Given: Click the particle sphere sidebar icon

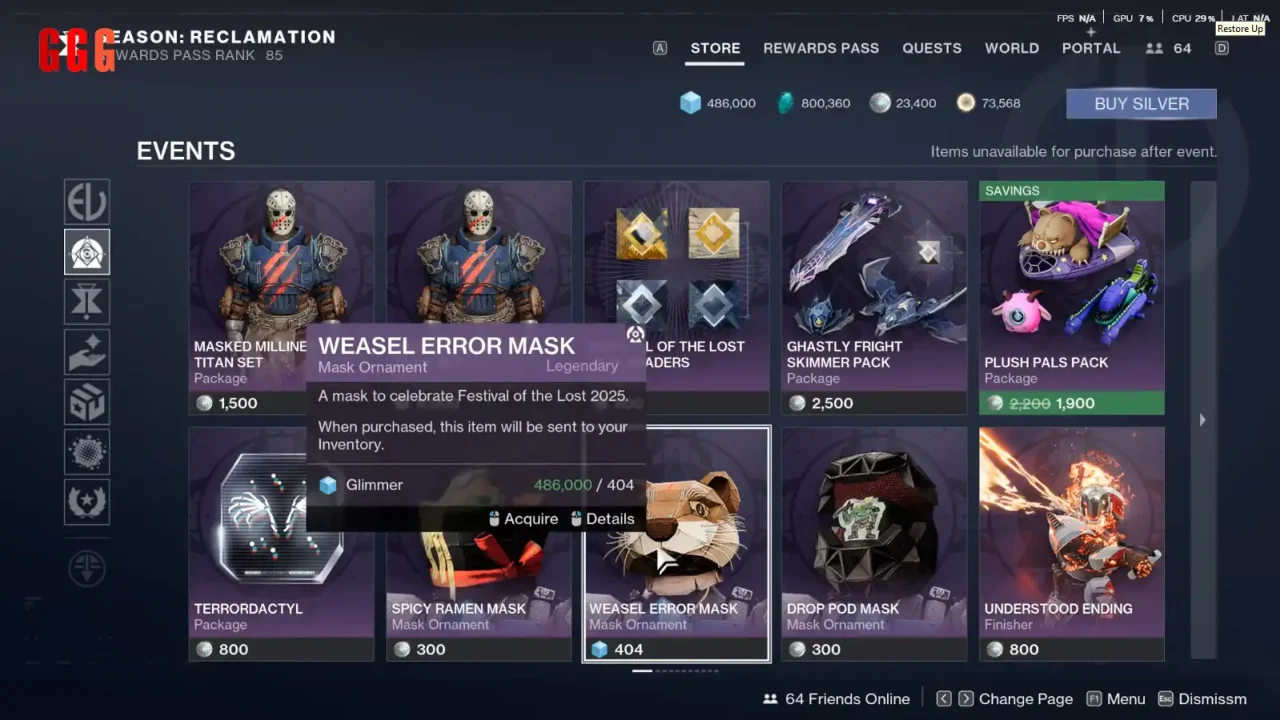Looking at the screenshot, I should (x=87, y=451).
